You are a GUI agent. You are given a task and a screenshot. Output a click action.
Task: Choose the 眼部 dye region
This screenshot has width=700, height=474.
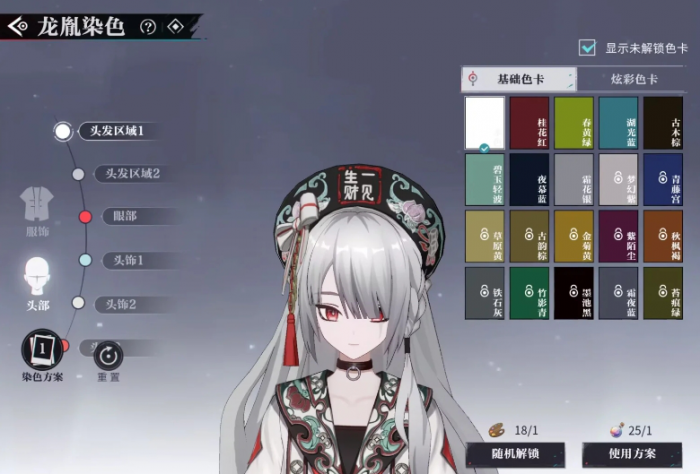(124, 216)
